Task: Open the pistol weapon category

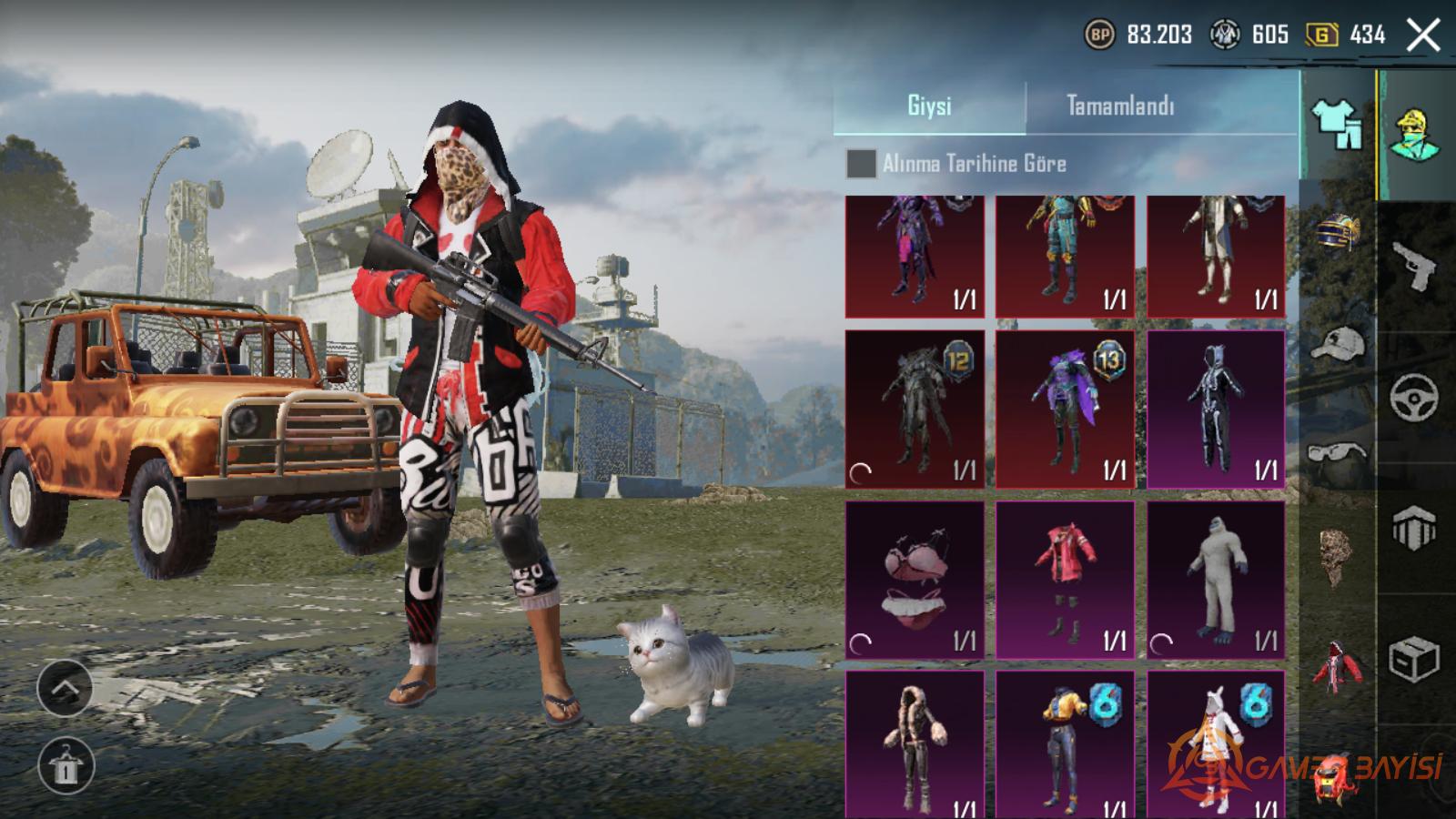Action: [x=1415, y=266]
